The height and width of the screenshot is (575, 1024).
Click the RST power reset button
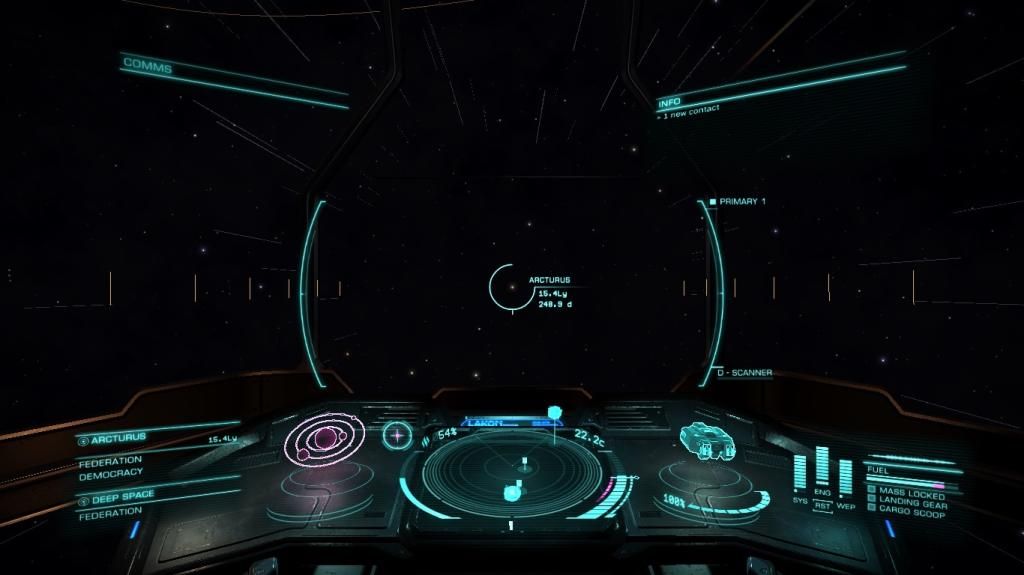click(x=822, y=505)
